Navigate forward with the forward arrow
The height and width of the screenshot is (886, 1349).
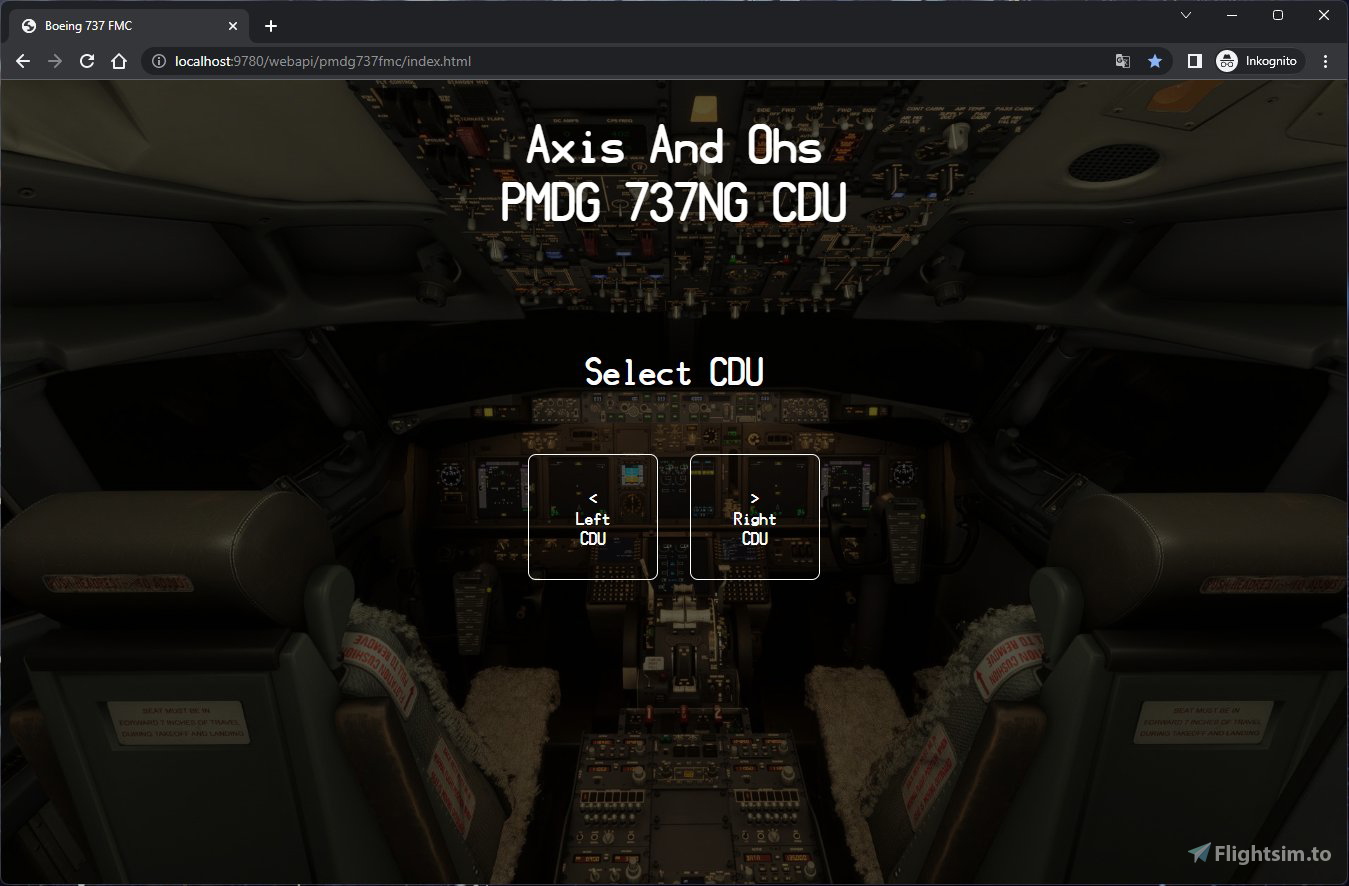pyautogui.click(x=54, y=61)
